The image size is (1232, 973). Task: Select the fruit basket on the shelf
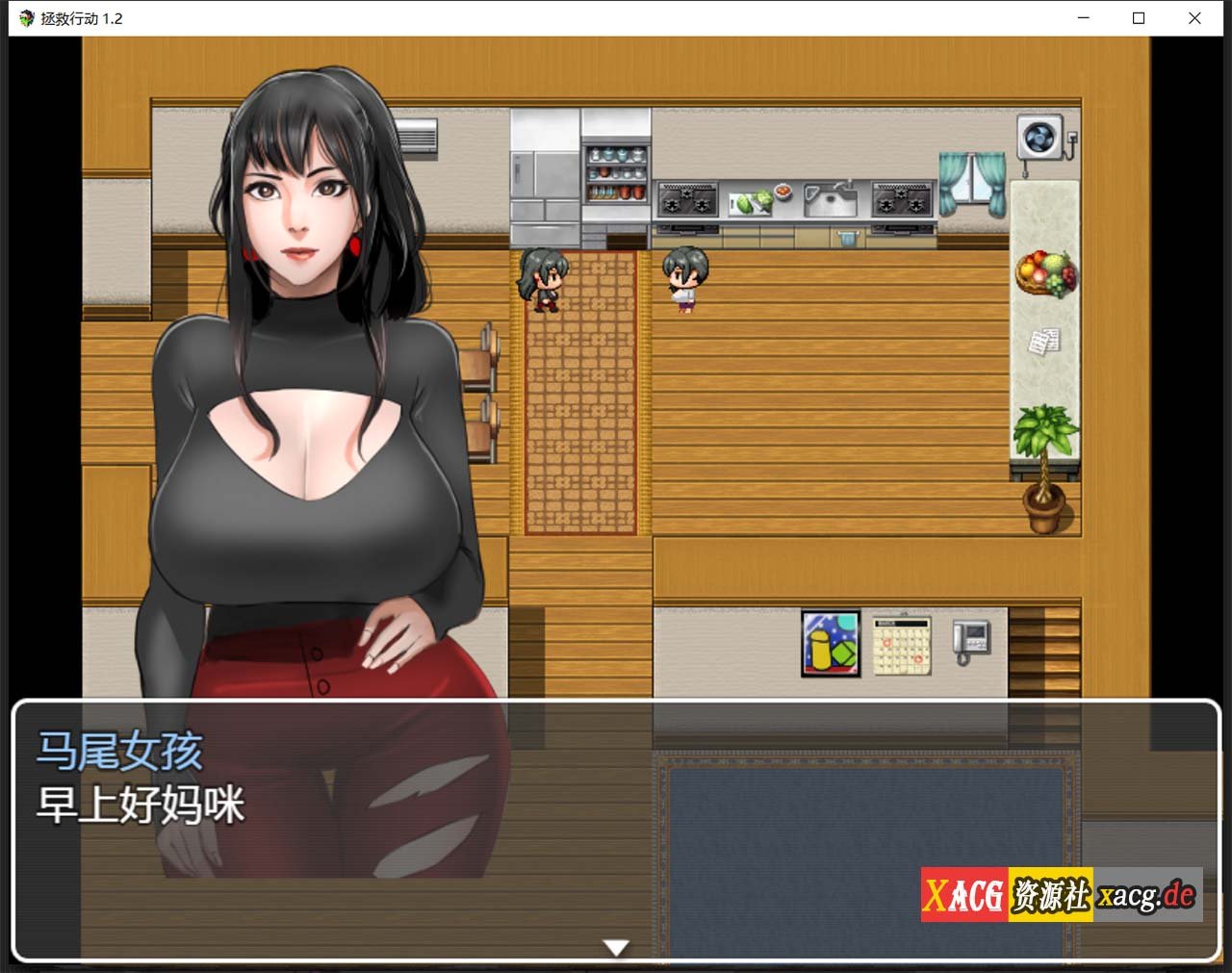[1046, 272]
